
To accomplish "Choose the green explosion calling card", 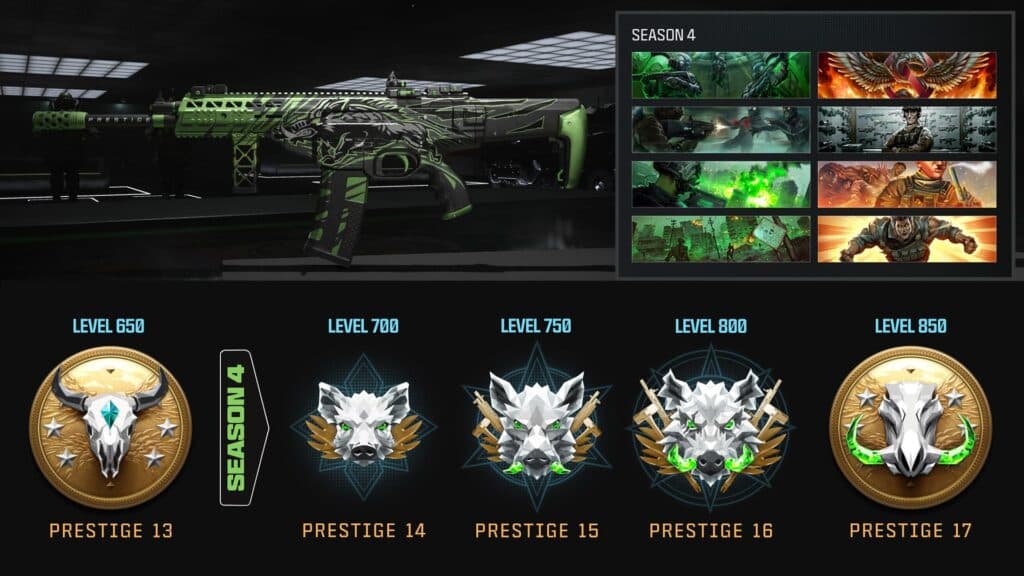I will 721,184.
